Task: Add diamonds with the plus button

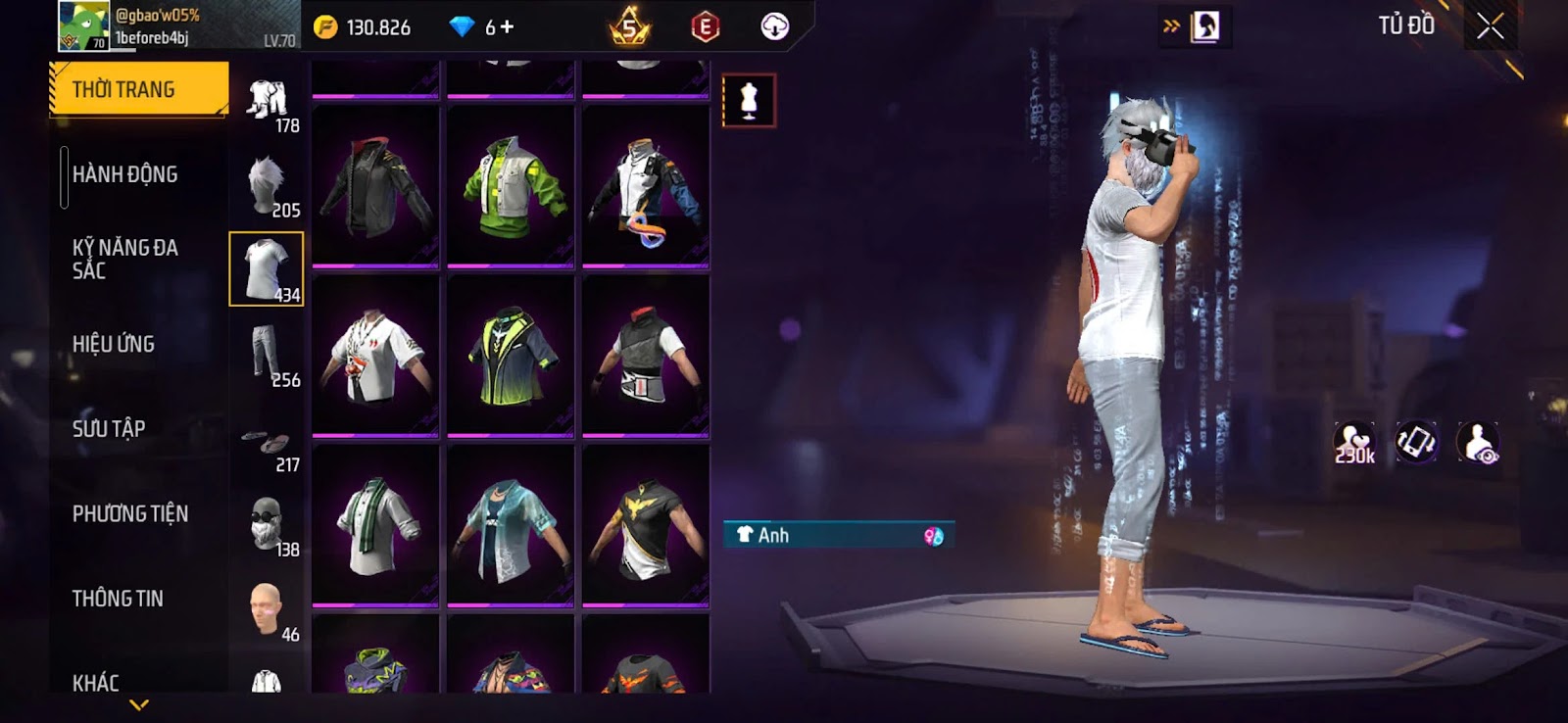Action: pos(507,27)
